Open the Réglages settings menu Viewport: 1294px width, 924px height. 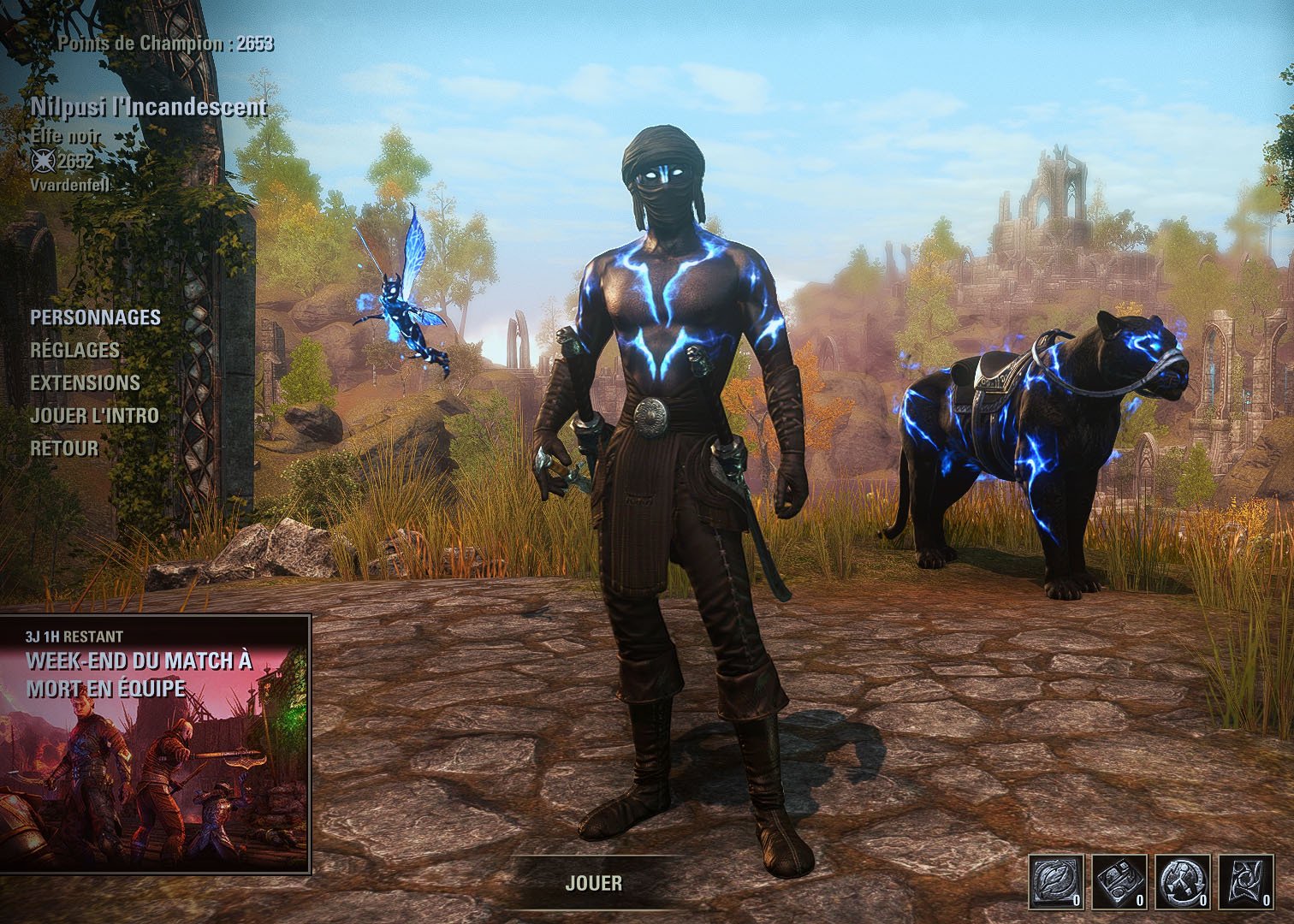pyautogui.click(x=74, y=350)
